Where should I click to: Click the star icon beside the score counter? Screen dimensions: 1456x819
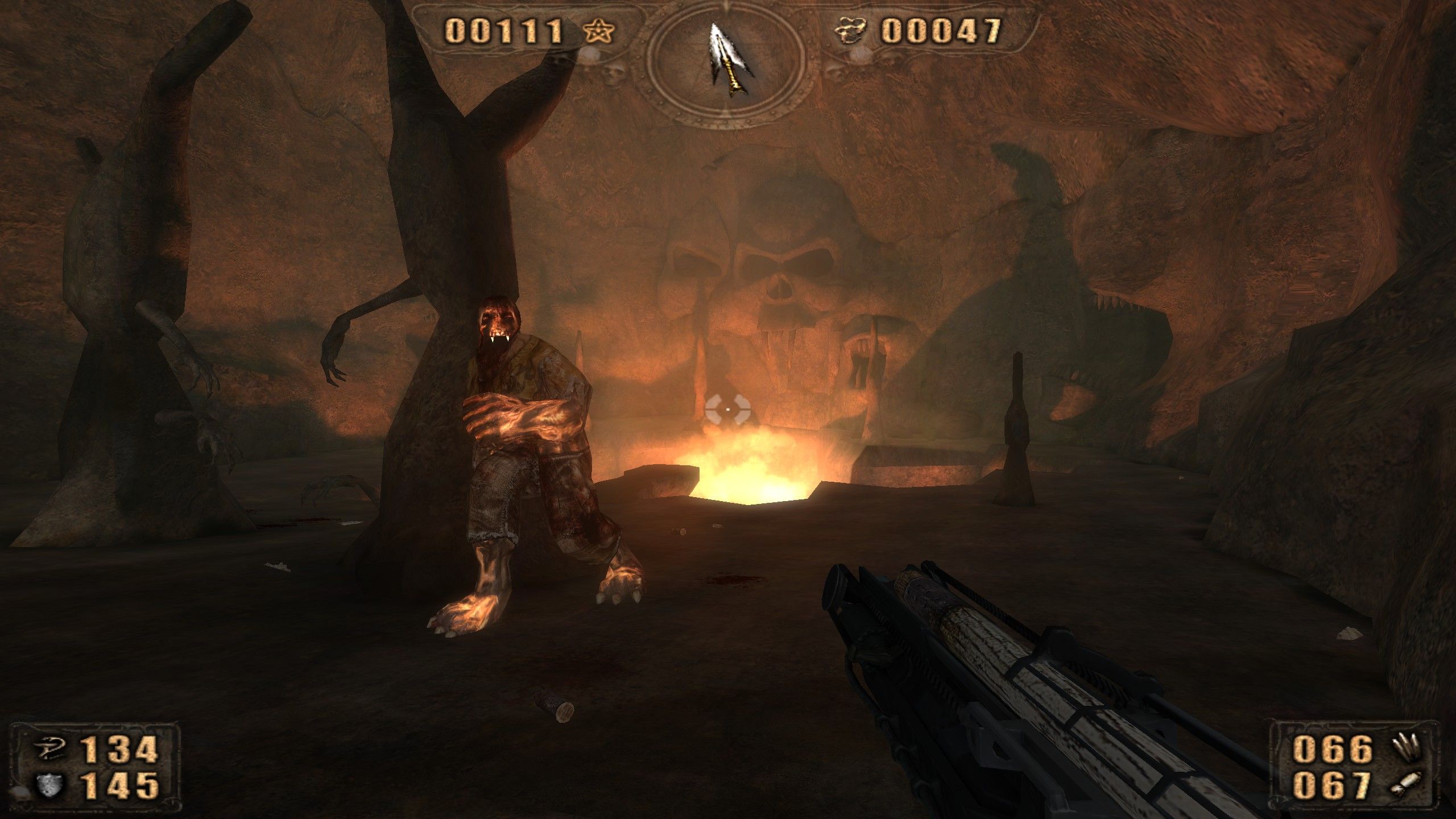click(x=599, y=31)
